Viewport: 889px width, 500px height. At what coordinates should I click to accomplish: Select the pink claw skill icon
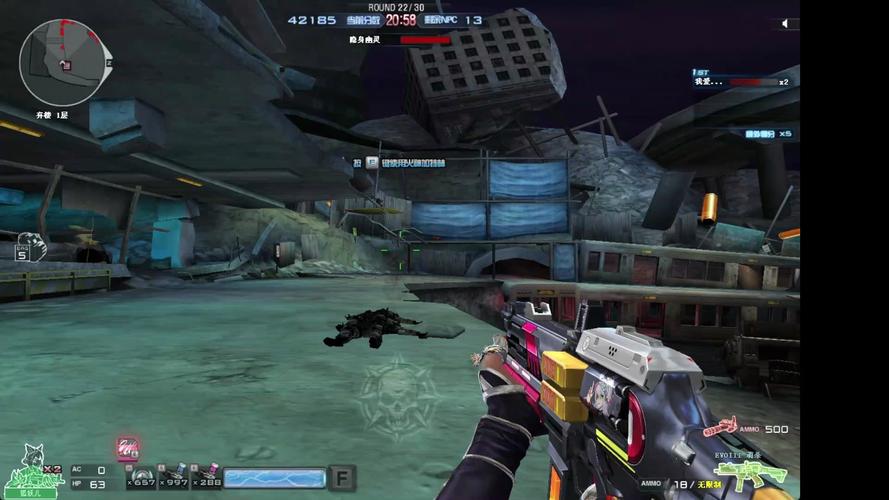coord(127,448)
